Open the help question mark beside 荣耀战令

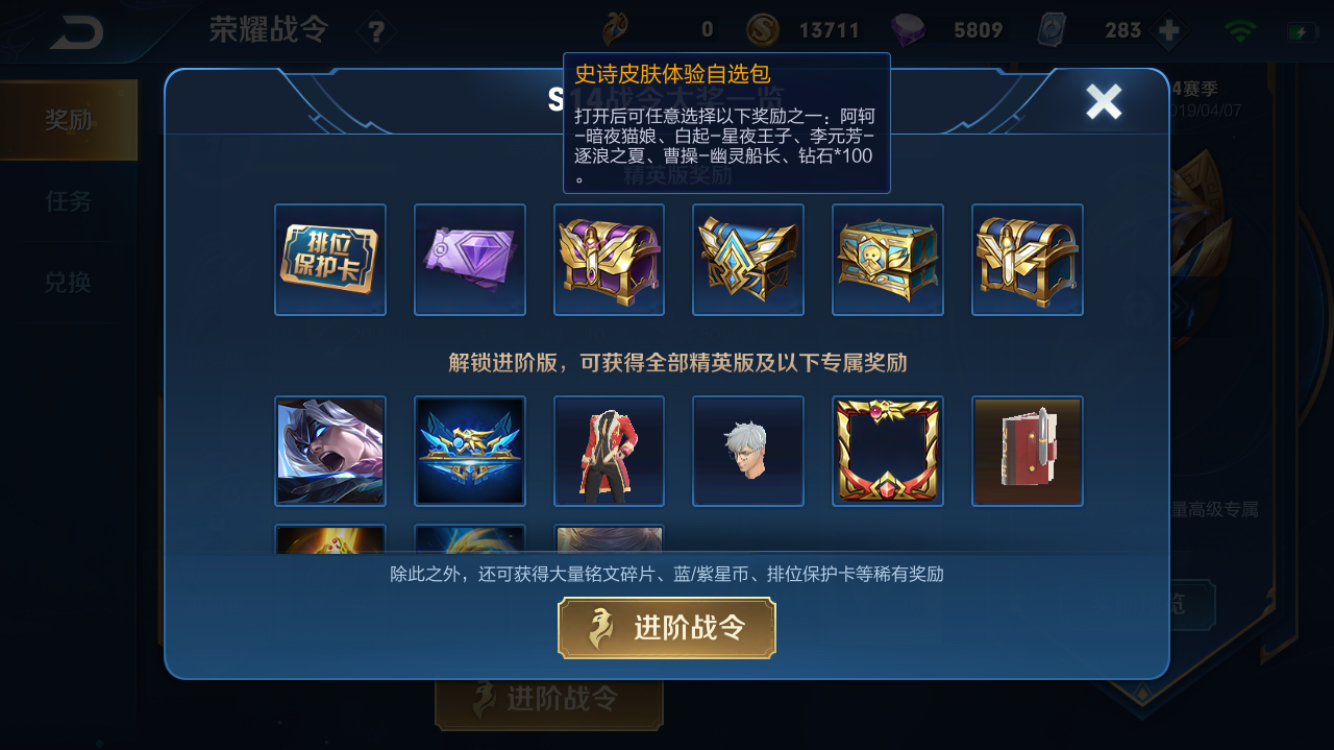coord(375,29)
